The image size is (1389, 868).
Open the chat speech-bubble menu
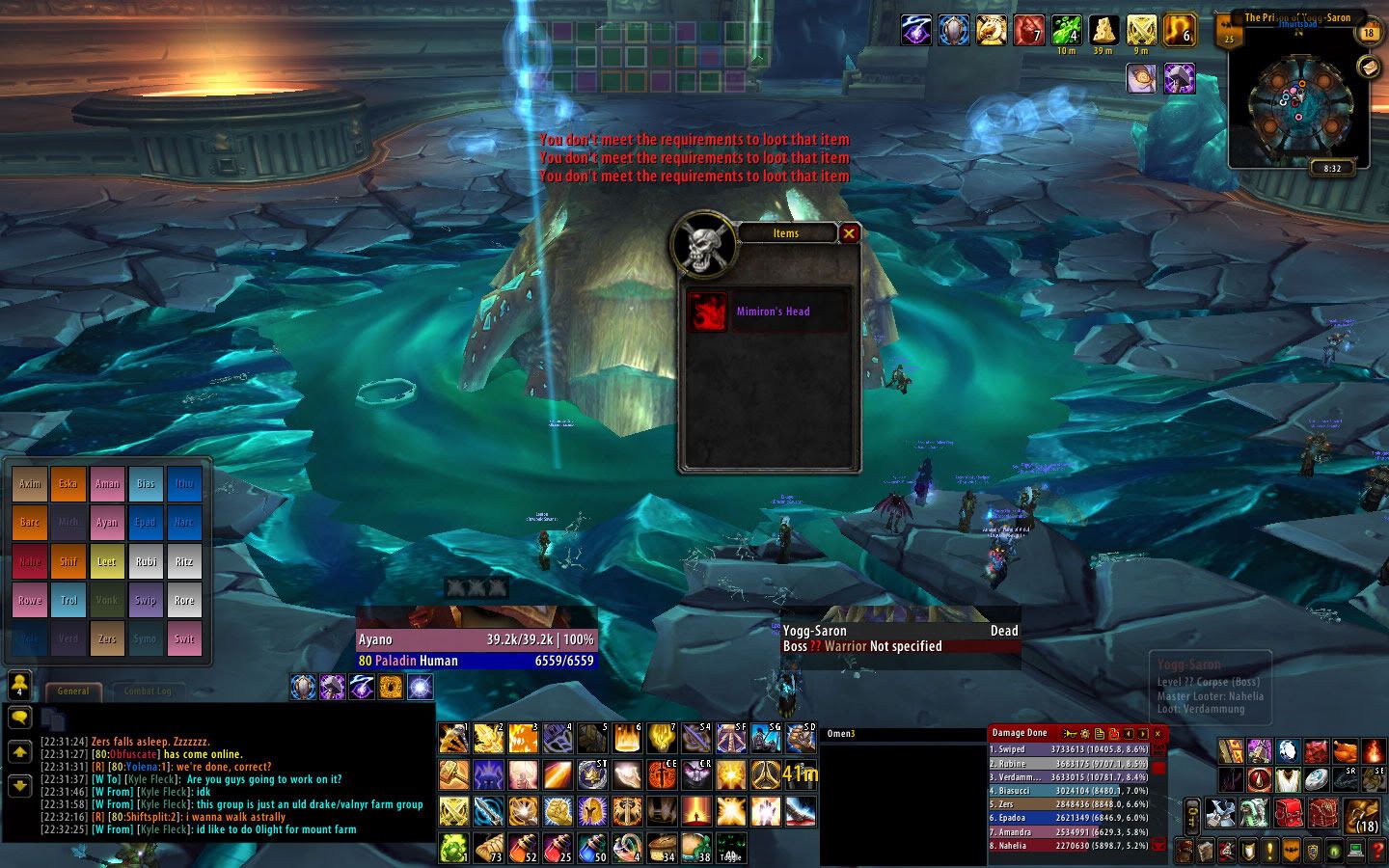19,718
